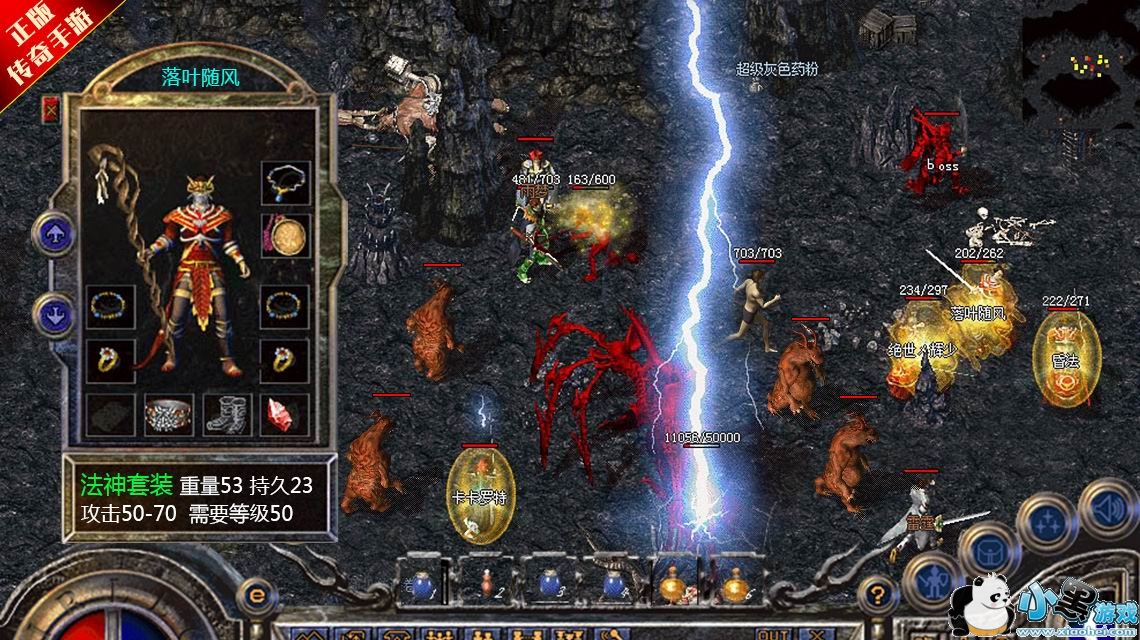The image size is (1140, 640).
Task: Click the up arrow beside equipment panel
Action: pyautogui.click(x=52, y=237)
